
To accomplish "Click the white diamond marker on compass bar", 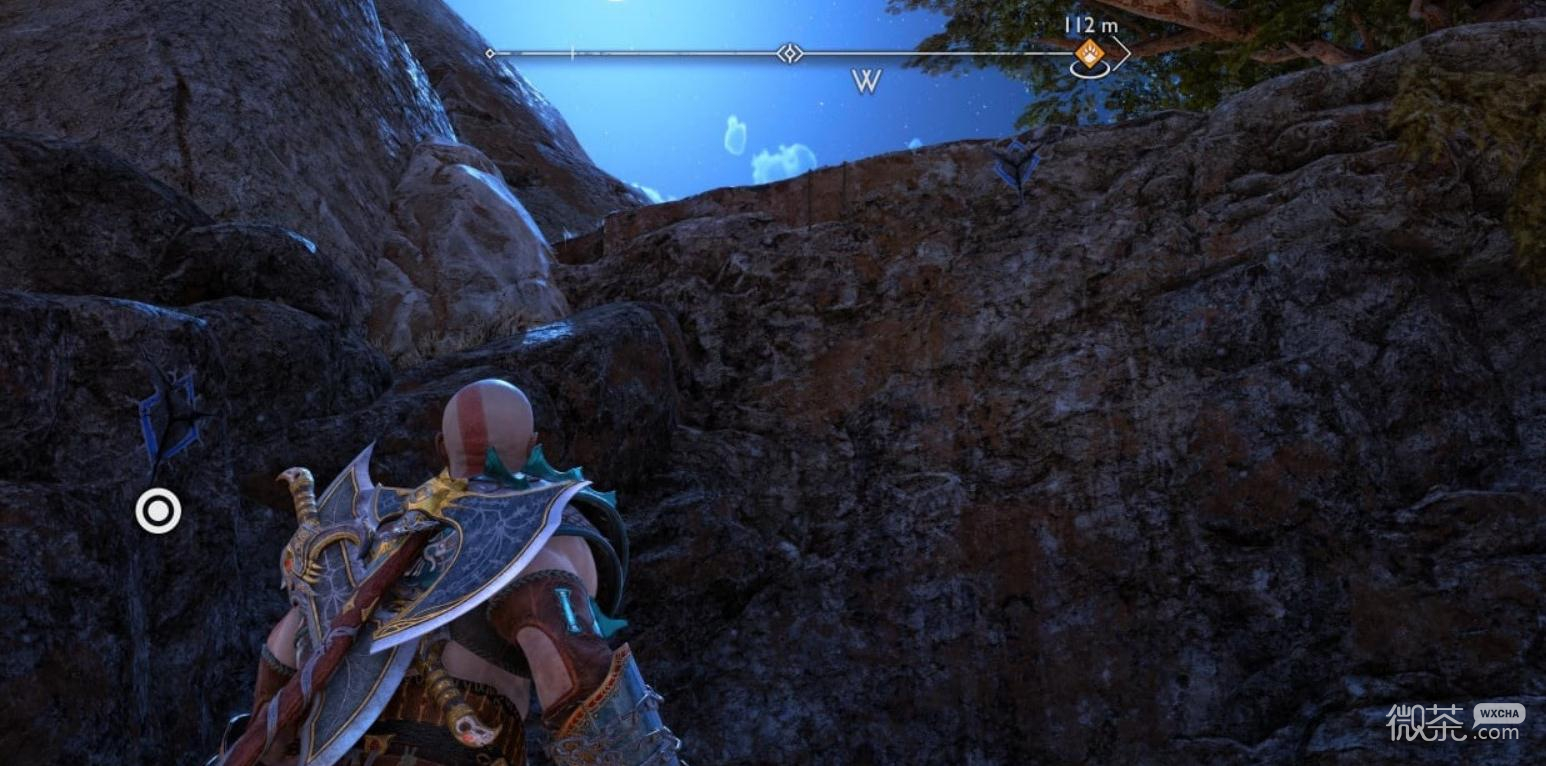I will point(790,53).
